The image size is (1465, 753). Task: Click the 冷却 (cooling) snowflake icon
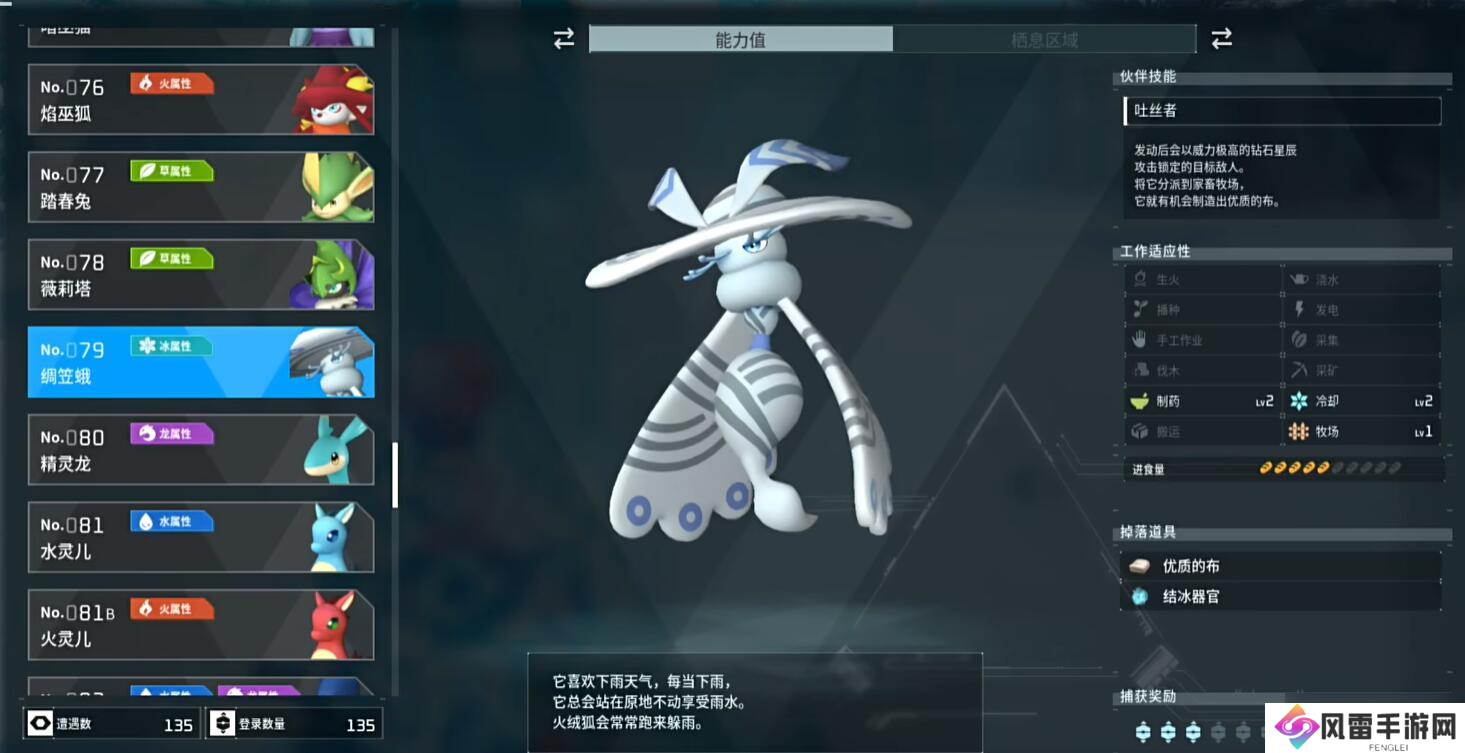[1298, 401]
